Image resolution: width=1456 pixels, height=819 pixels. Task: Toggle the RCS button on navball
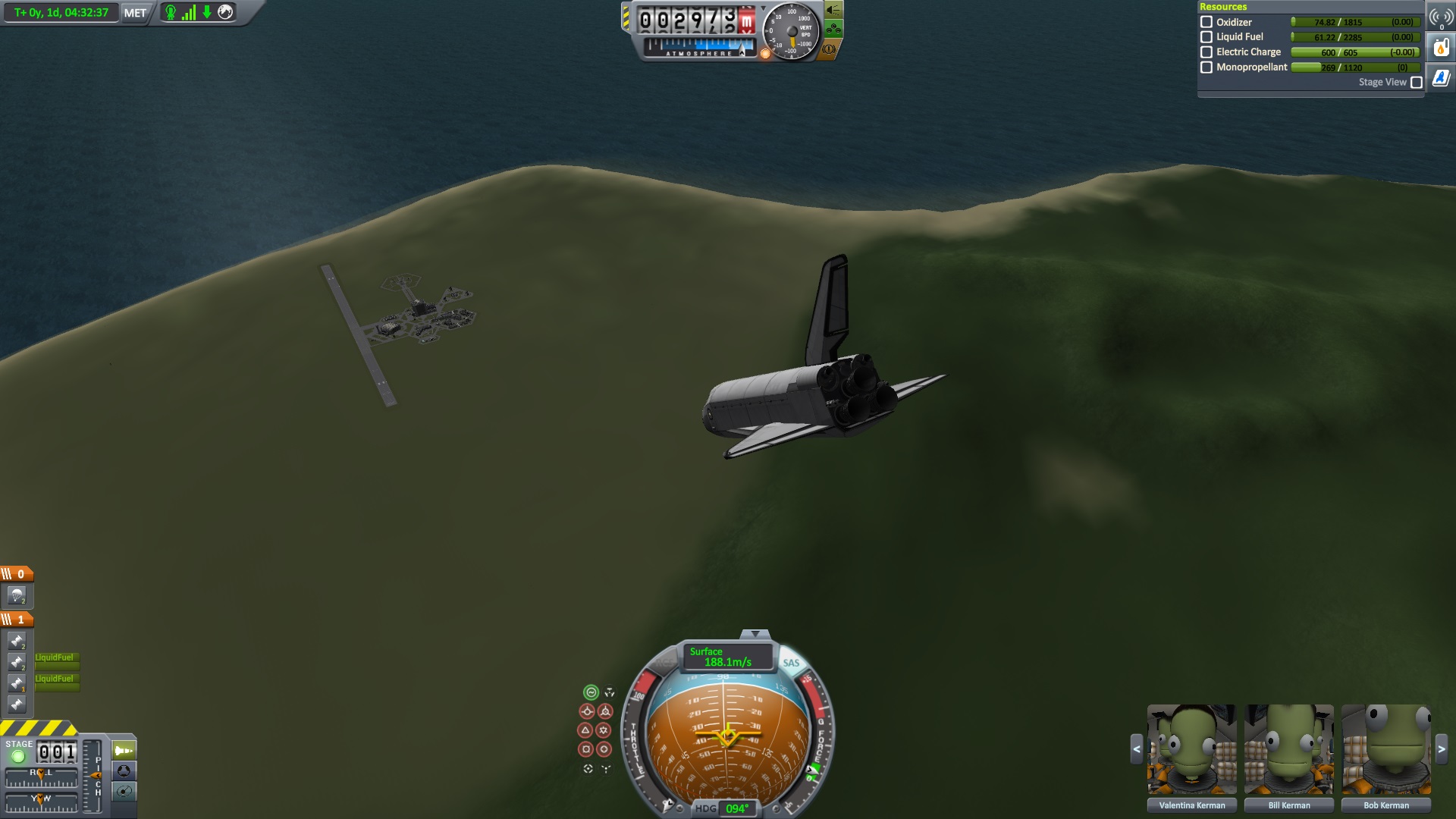pos(664,663)
